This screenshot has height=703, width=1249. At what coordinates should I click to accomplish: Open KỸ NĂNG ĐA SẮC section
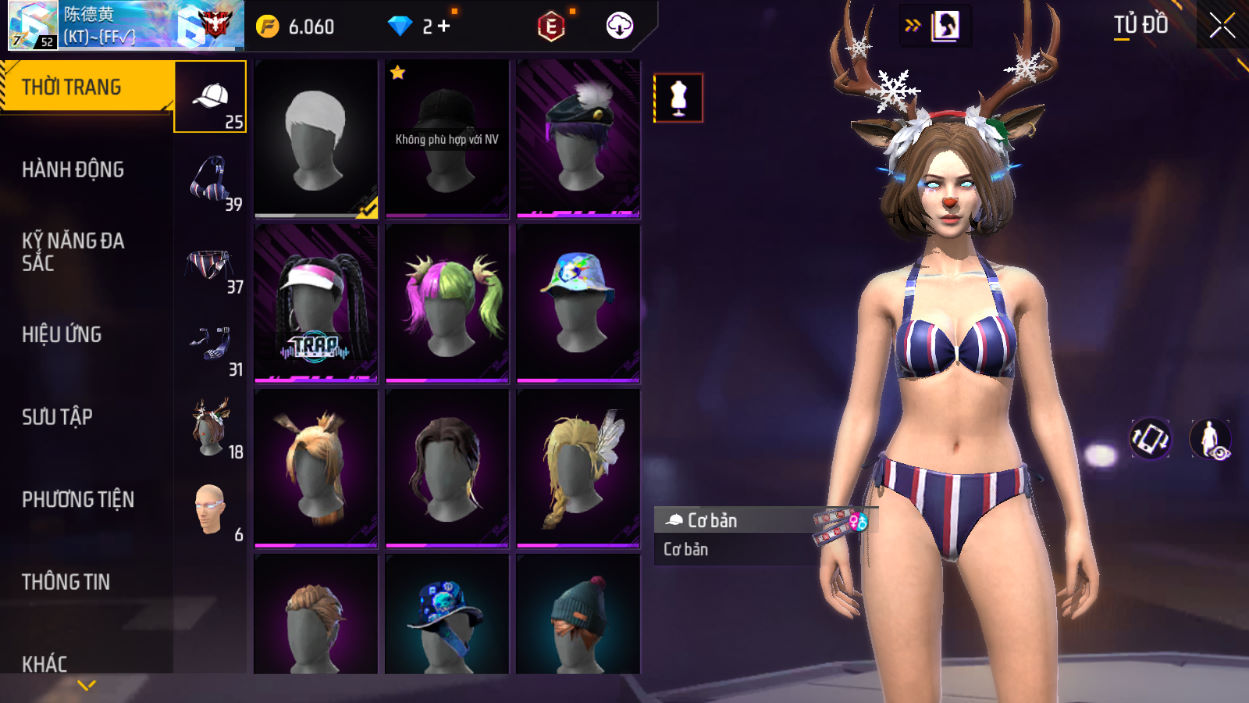(x=73, y=252)
